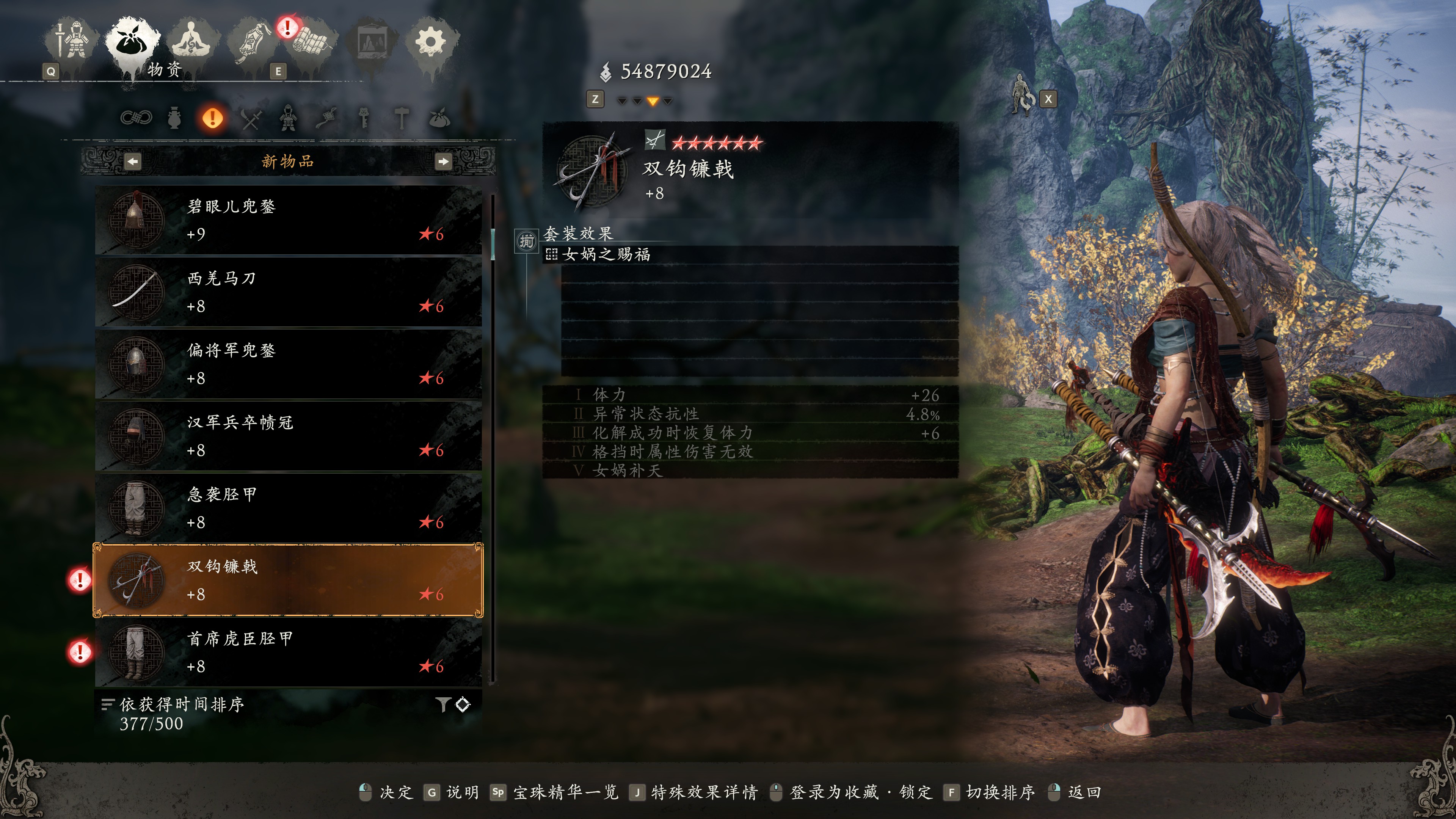Show the armor category items
The image size is (1456, 819).
pos(288,119)
